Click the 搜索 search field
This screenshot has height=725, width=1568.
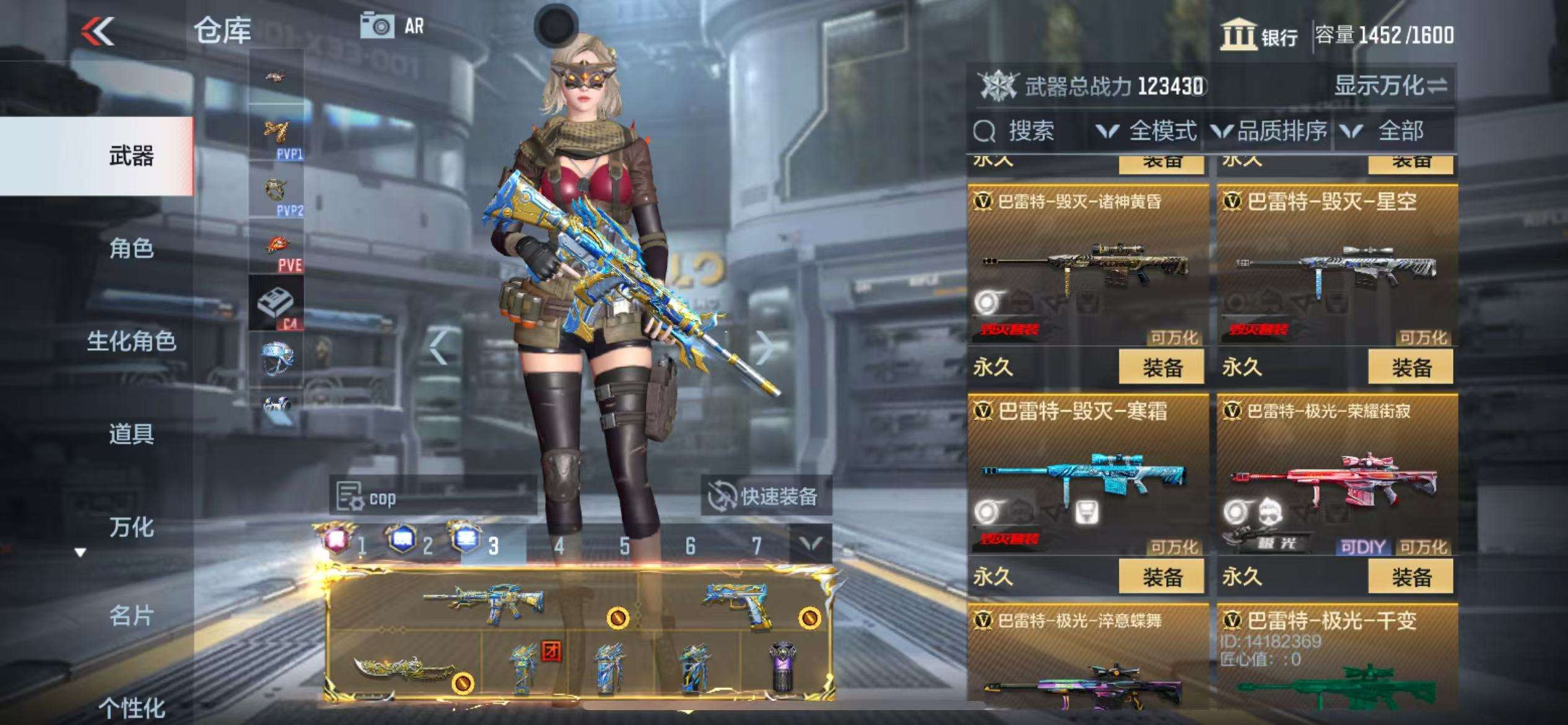(1028, 131)
